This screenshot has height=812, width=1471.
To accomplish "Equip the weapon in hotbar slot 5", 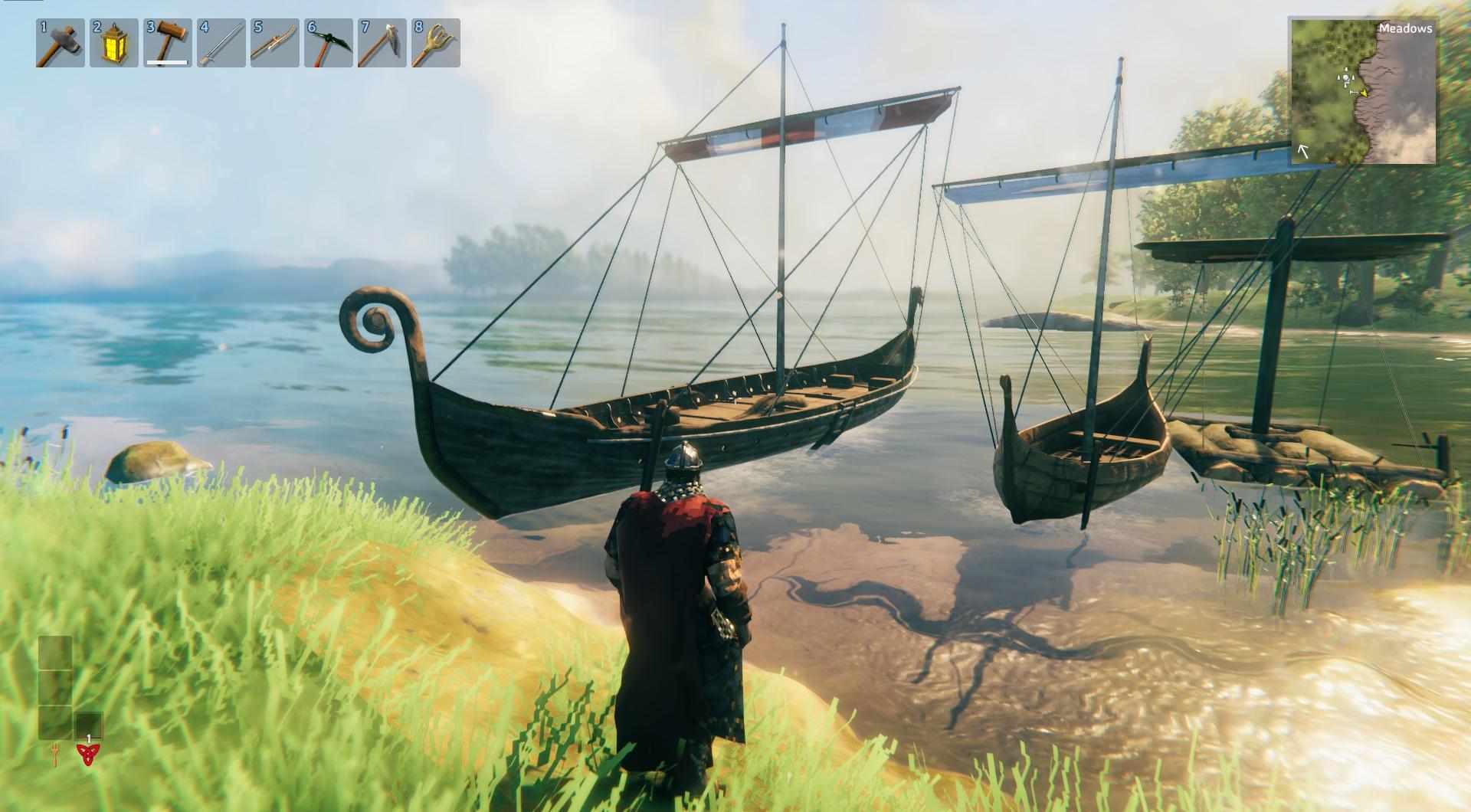I will [275, 43].
